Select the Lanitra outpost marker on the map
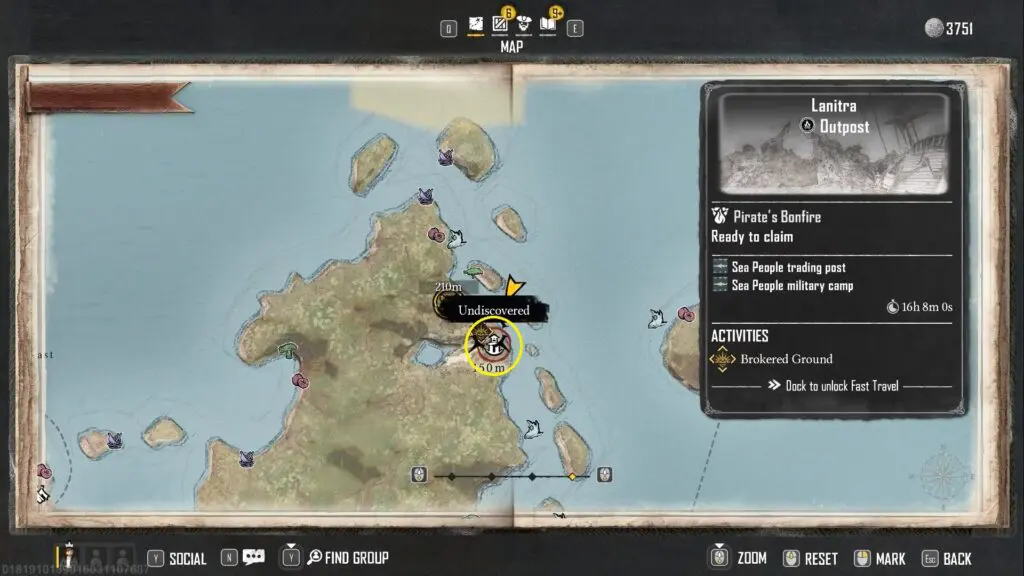This screenshot has width=1024, height=576. tap(494, 344)
